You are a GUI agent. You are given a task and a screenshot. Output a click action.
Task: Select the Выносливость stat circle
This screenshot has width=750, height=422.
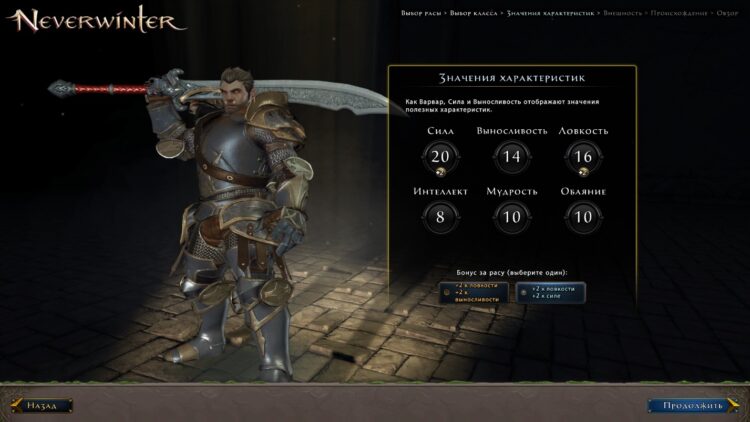(512, 156)
